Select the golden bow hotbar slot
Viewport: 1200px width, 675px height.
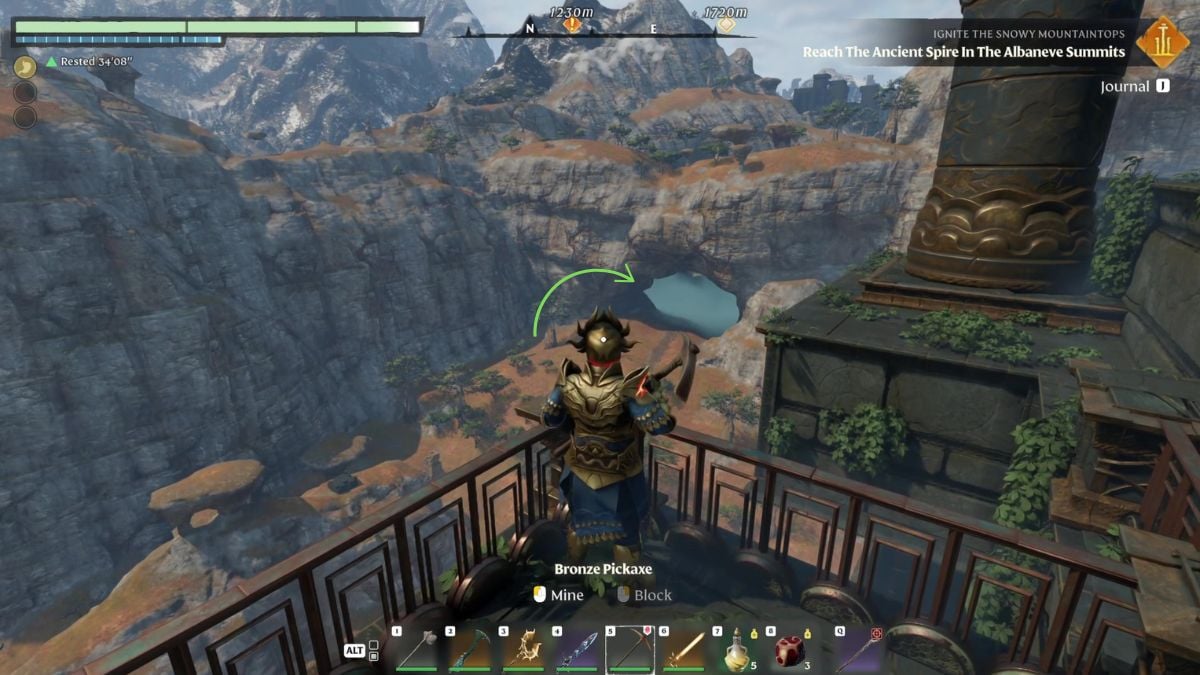(524, 651)
